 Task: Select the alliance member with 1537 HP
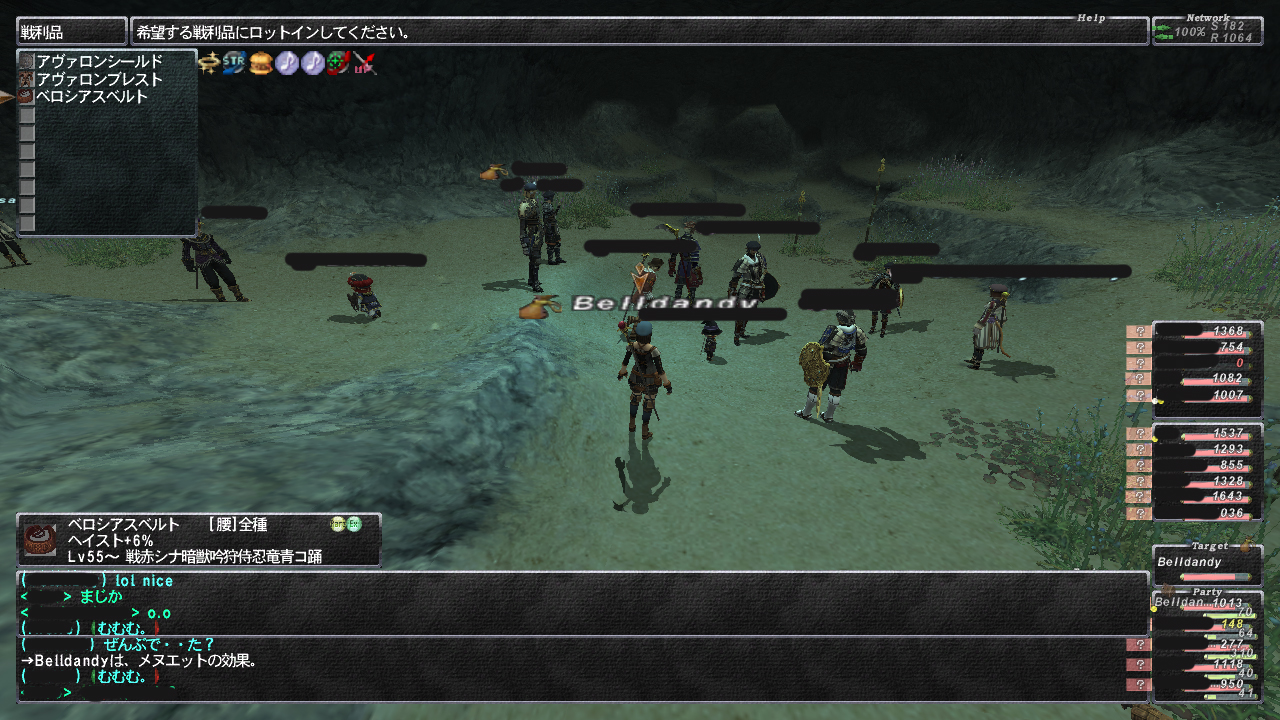click(x=1206, y=433)
